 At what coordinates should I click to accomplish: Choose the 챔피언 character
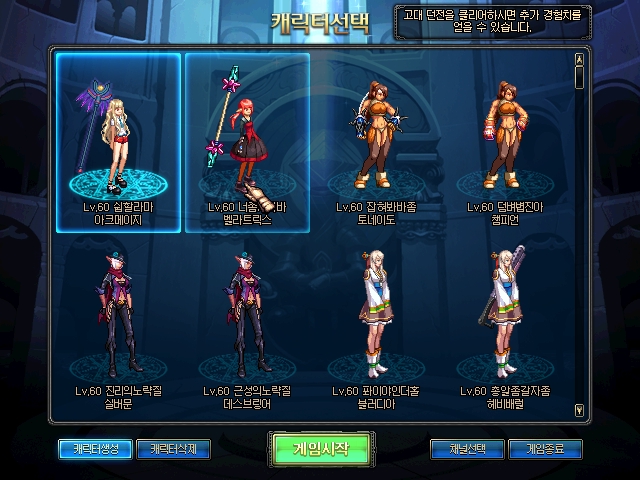[505, 141]
